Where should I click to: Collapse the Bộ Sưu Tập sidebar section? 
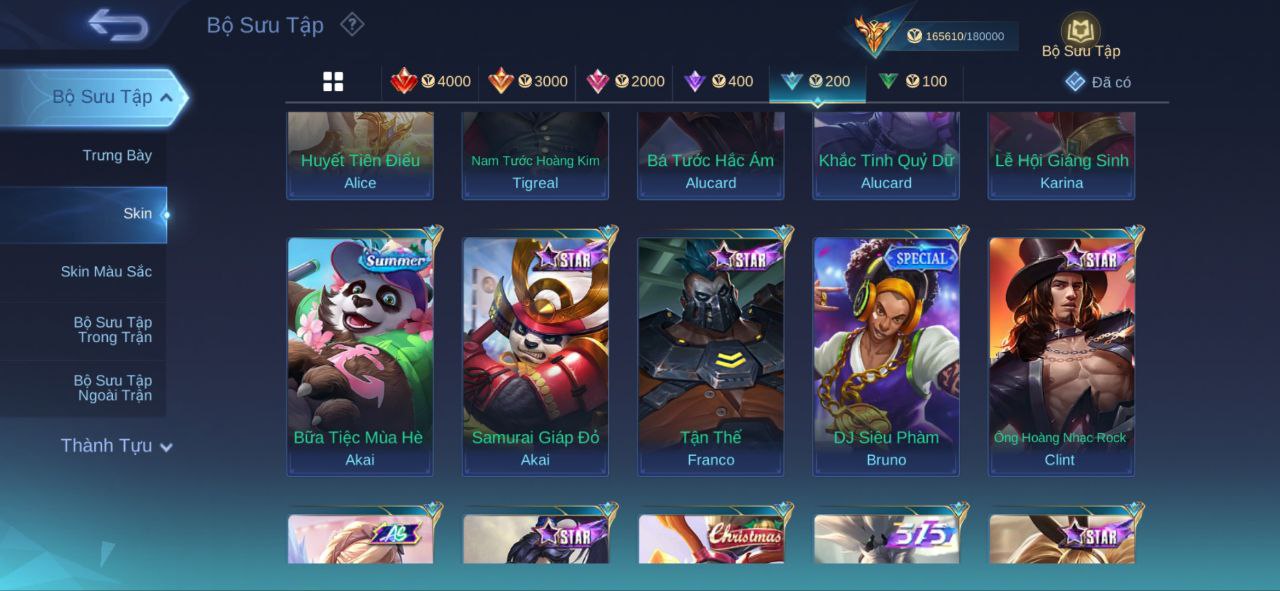click(x=166, y=97)
